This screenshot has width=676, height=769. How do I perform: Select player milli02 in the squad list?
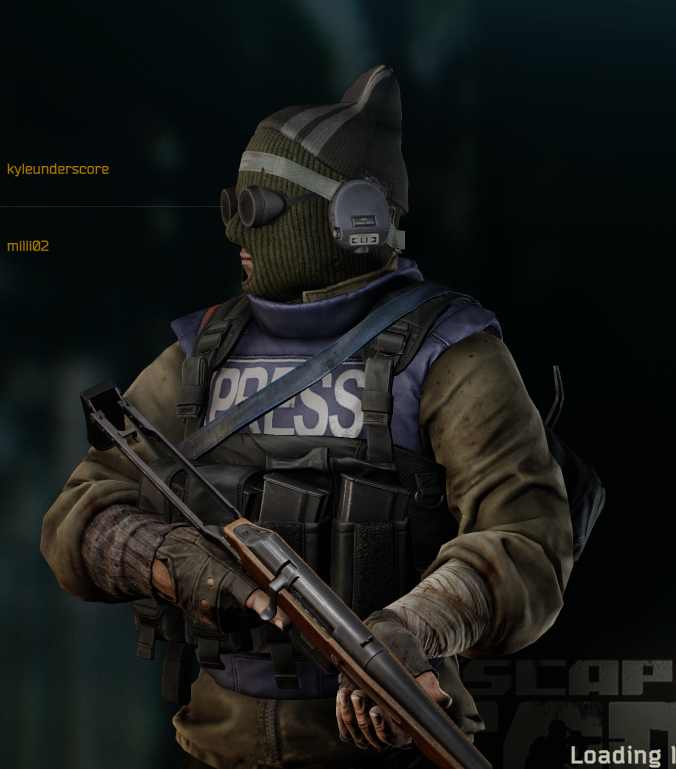(x=28, y=245)
